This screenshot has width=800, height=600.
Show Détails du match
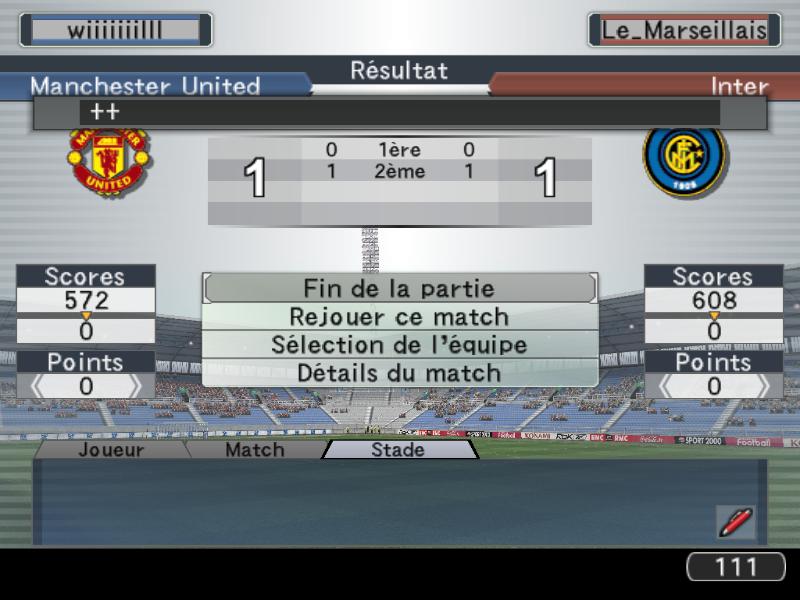coord(399,373)
